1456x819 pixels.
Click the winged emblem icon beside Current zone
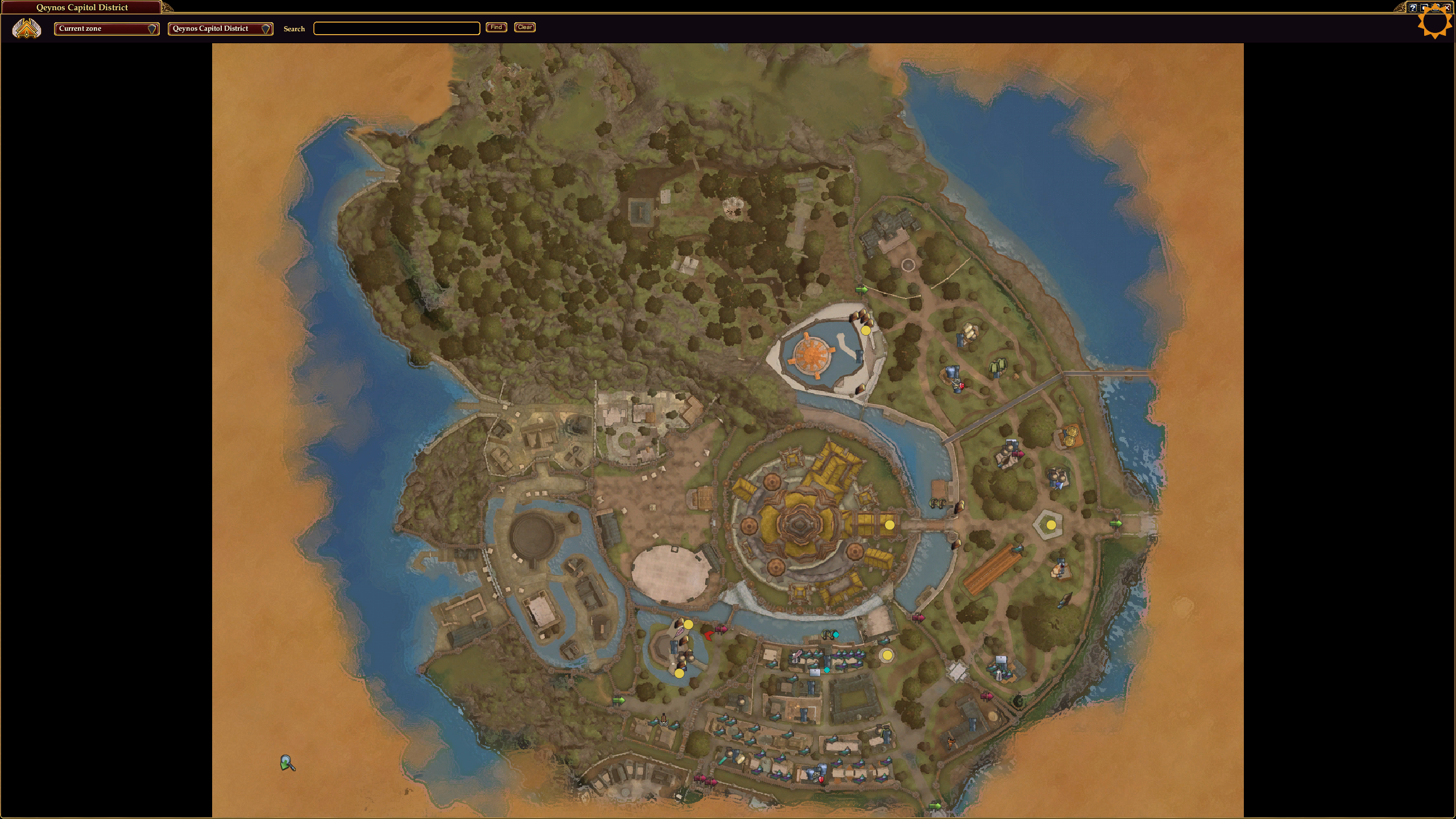coord(27,28)
